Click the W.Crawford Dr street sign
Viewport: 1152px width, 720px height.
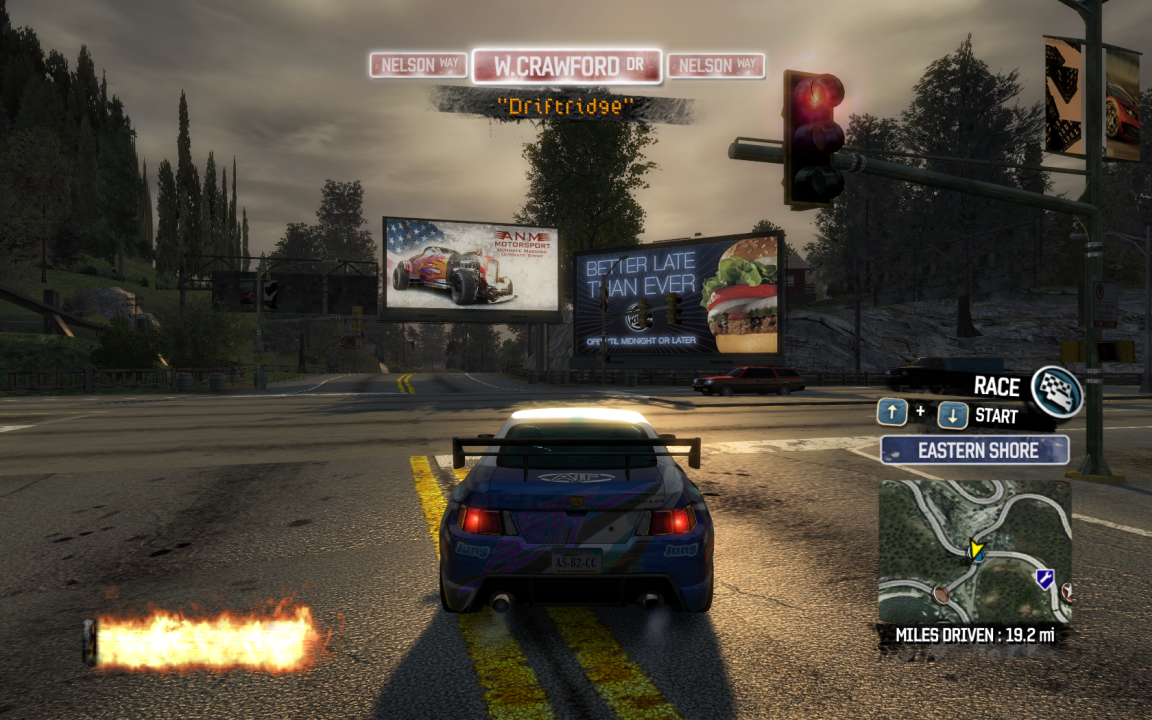pos(567,67)
